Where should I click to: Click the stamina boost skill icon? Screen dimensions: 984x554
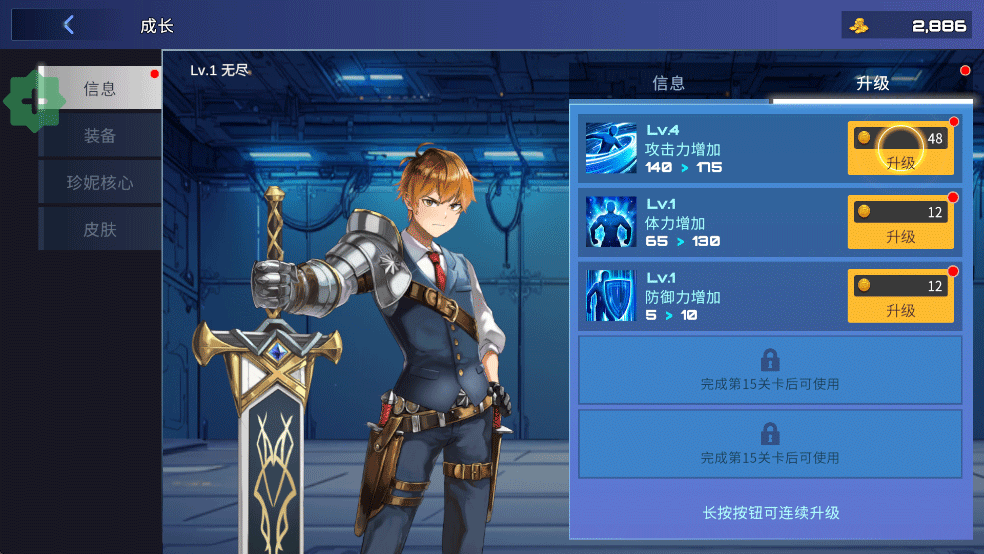click(611, 222)
